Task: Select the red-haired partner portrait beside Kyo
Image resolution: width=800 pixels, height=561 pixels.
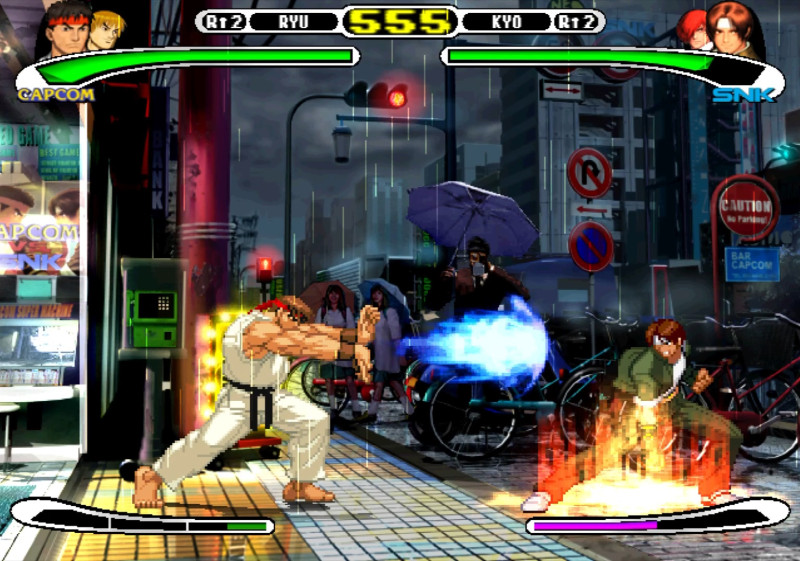Action: click(692, 29)
